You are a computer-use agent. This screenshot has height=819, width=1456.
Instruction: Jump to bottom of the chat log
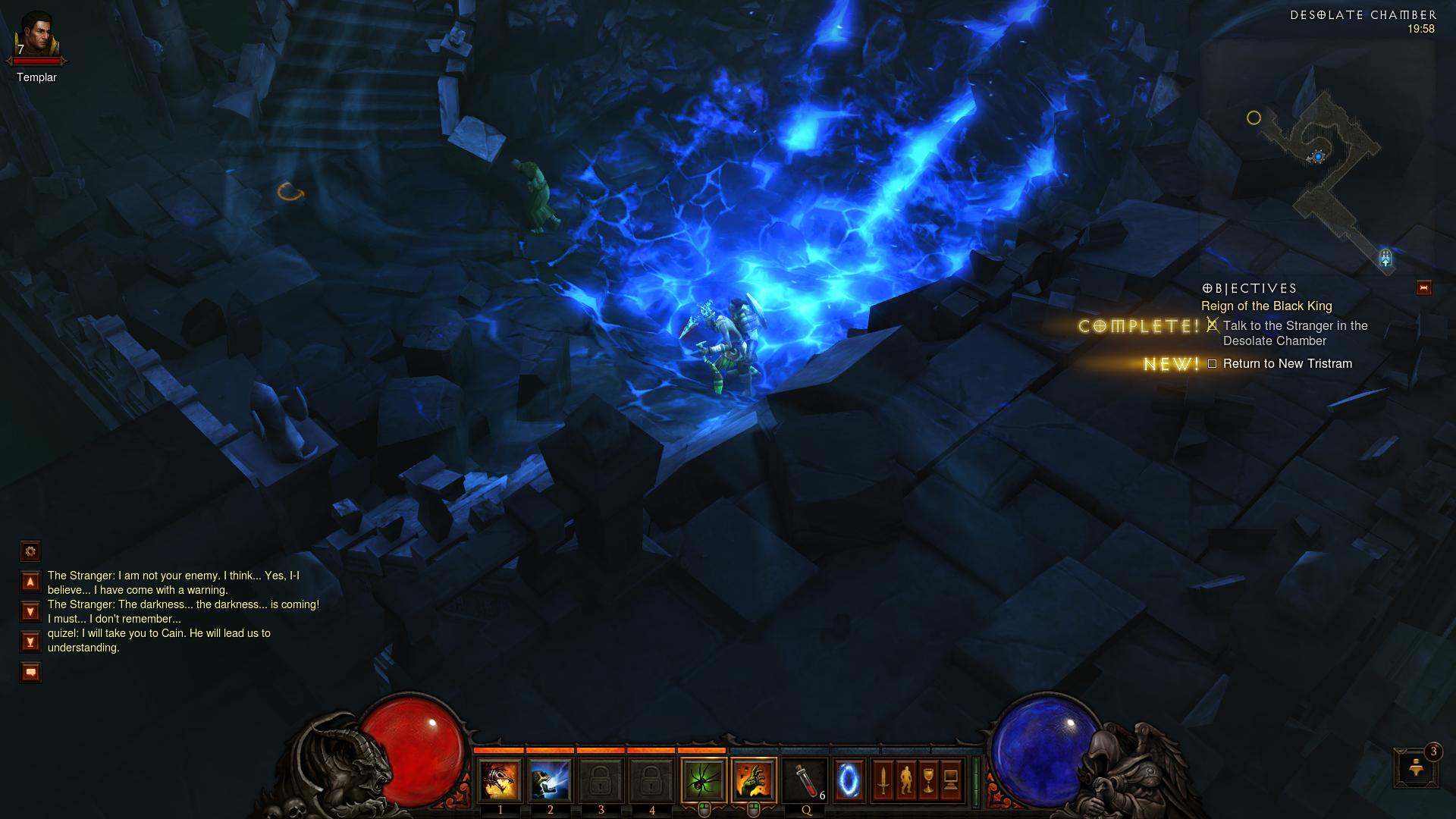click(x=30, y=642)
